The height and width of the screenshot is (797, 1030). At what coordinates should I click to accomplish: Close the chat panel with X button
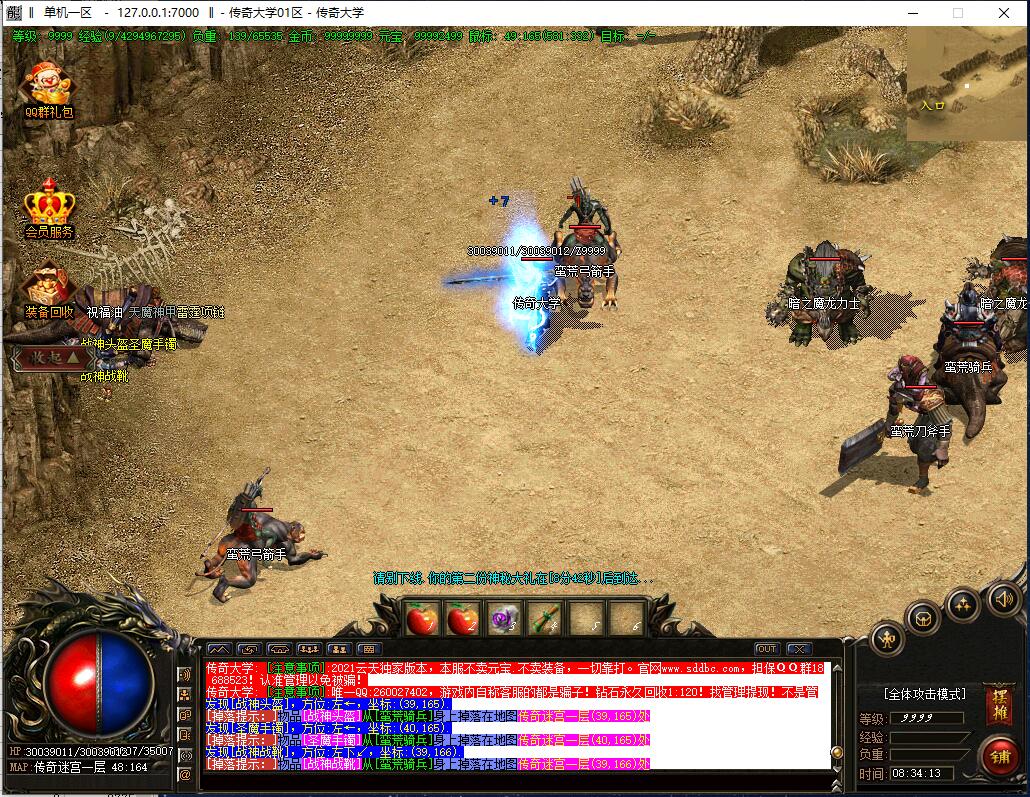point(797,649)
